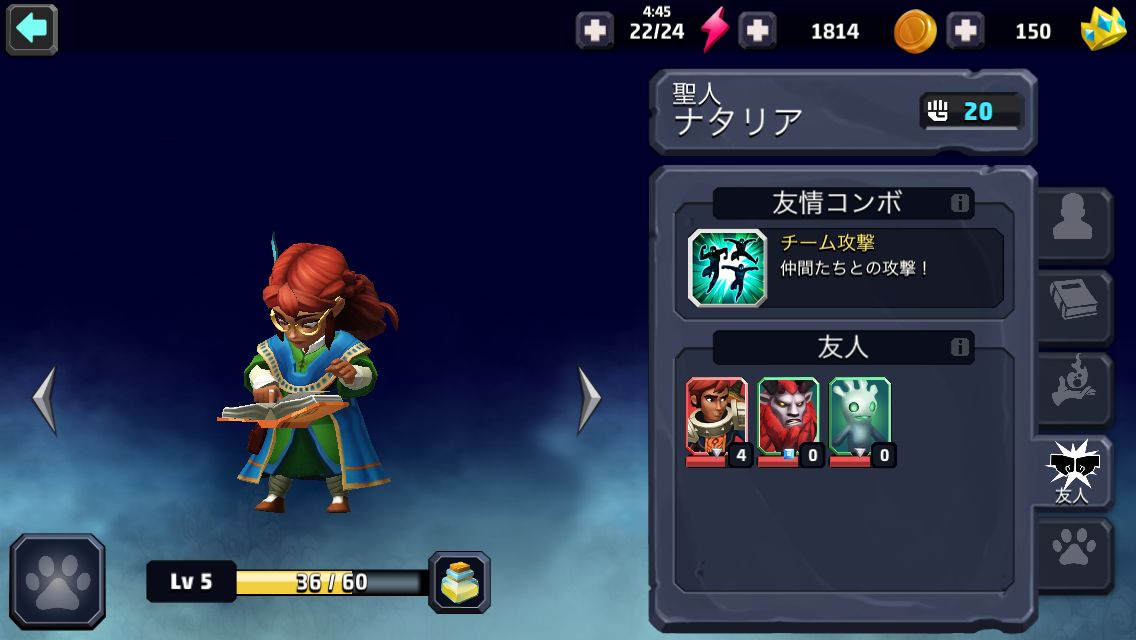Switch to the profile silhouette tab

click(x=1073, y=224)
